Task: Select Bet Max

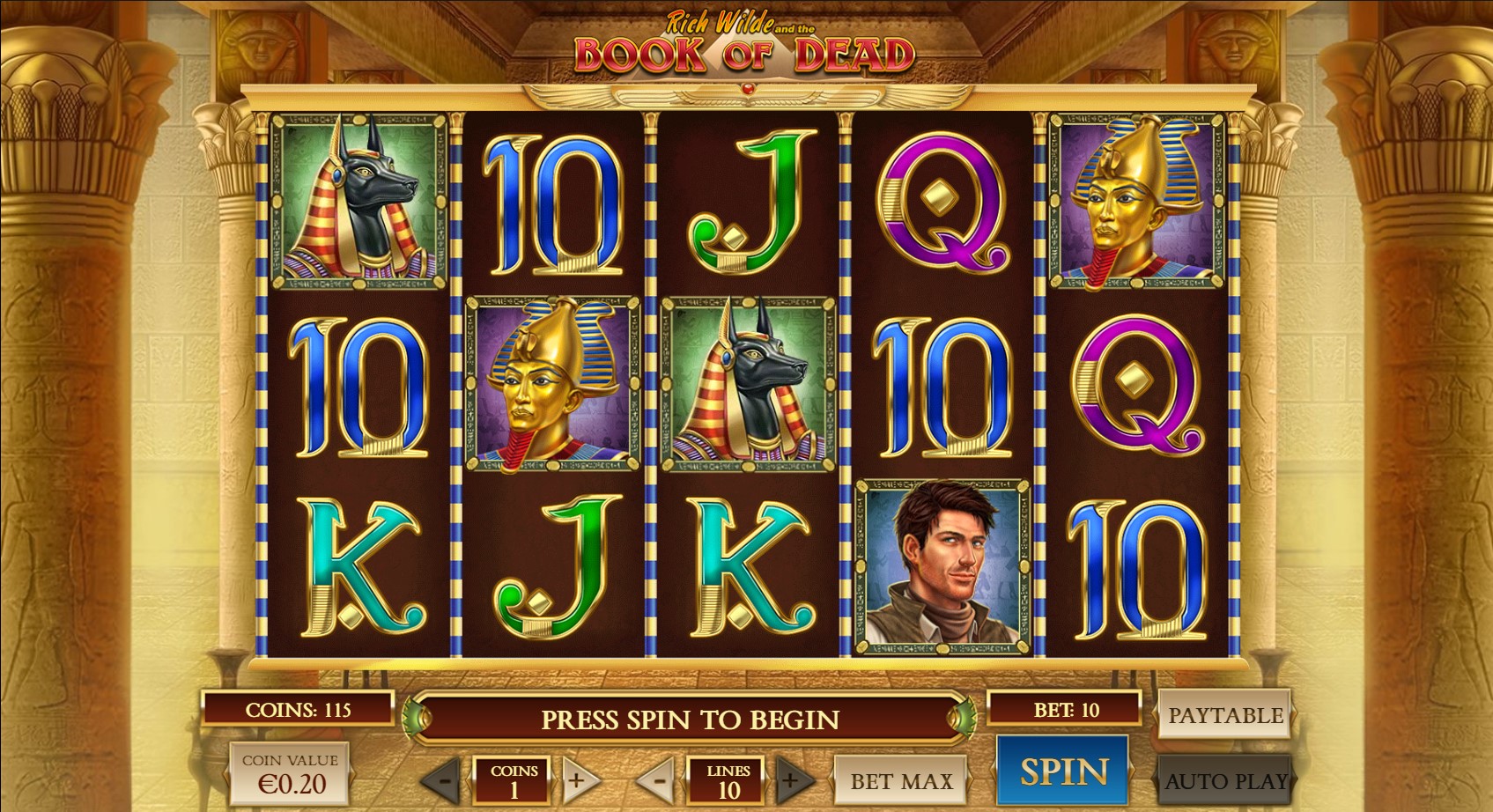Action: click(900, 780)
